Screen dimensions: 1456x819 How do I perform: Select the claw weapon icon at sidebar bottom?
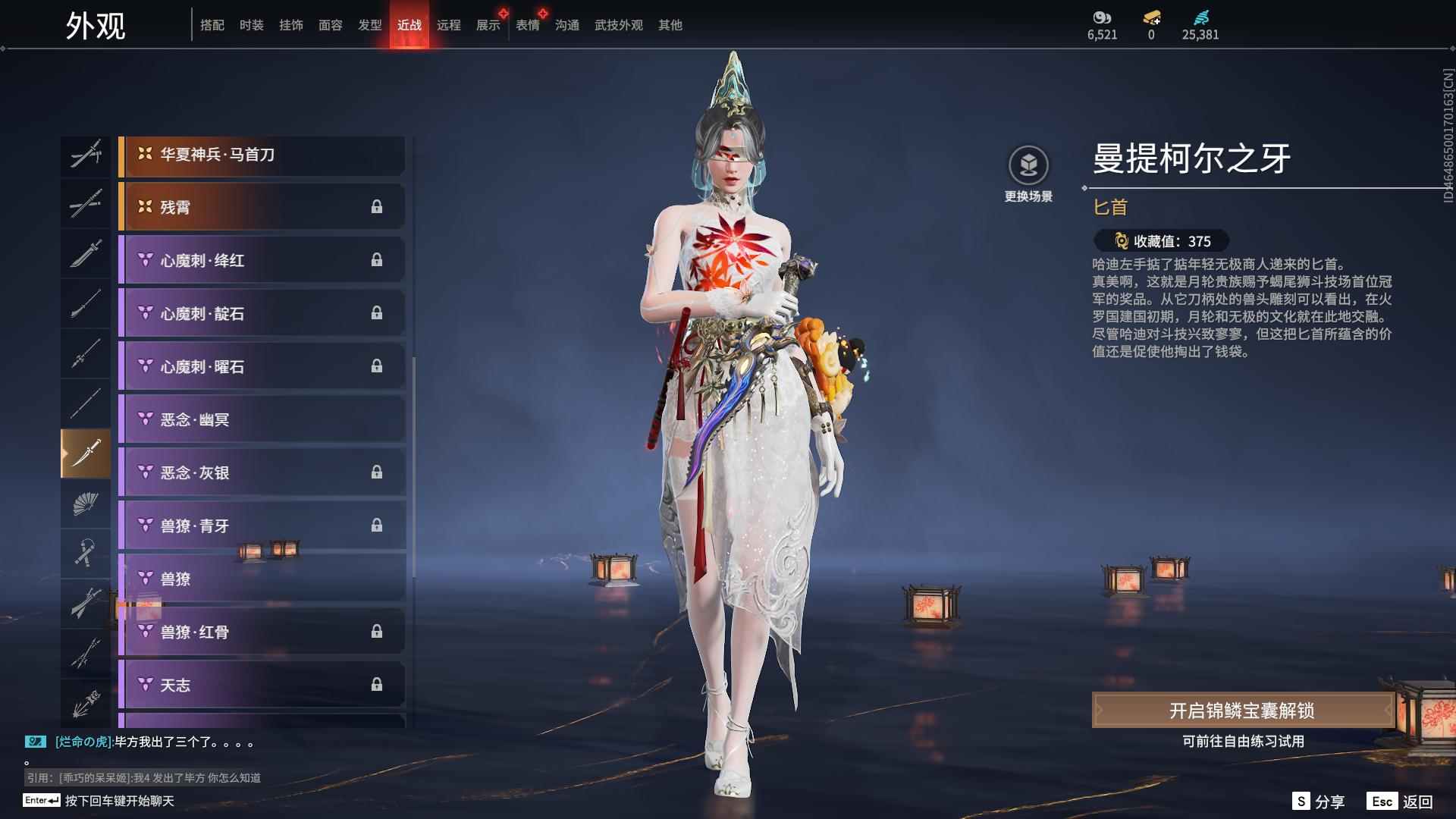click(86, 703)
